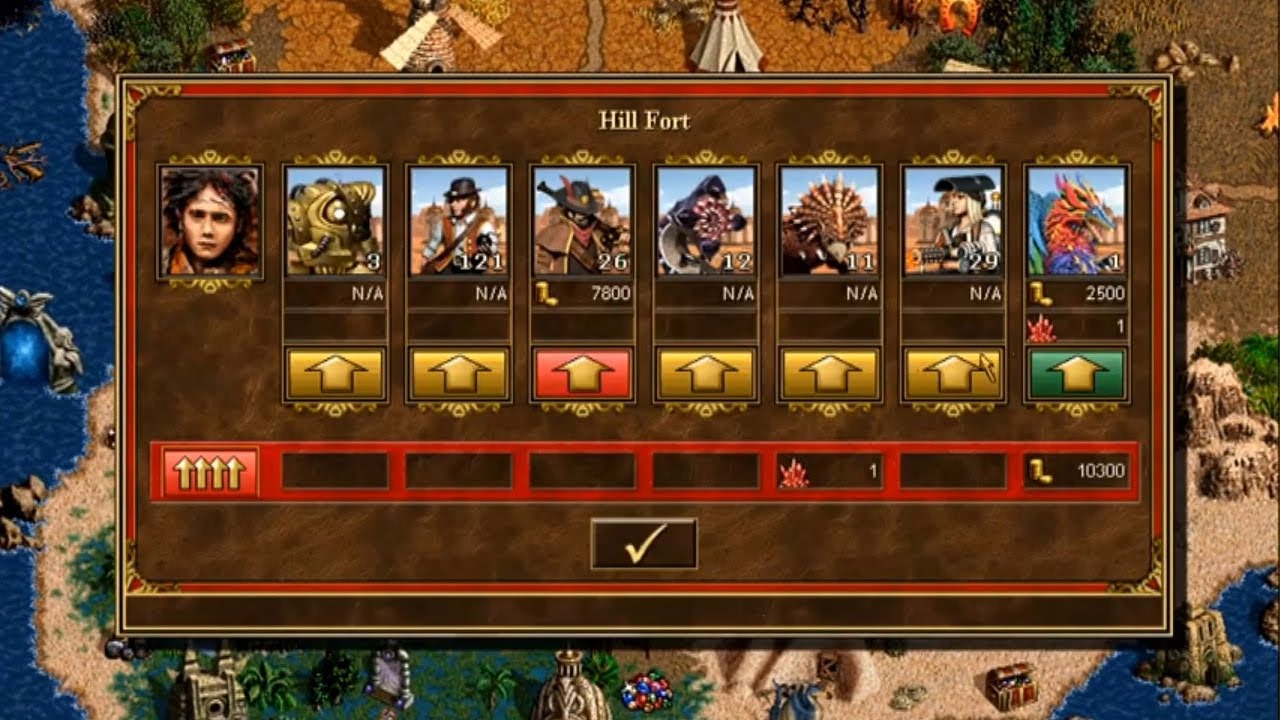Select the golden mechanical creature stack of 3
The height and width of the screenshot is (720, 1280).
click(x=335, y=221)
